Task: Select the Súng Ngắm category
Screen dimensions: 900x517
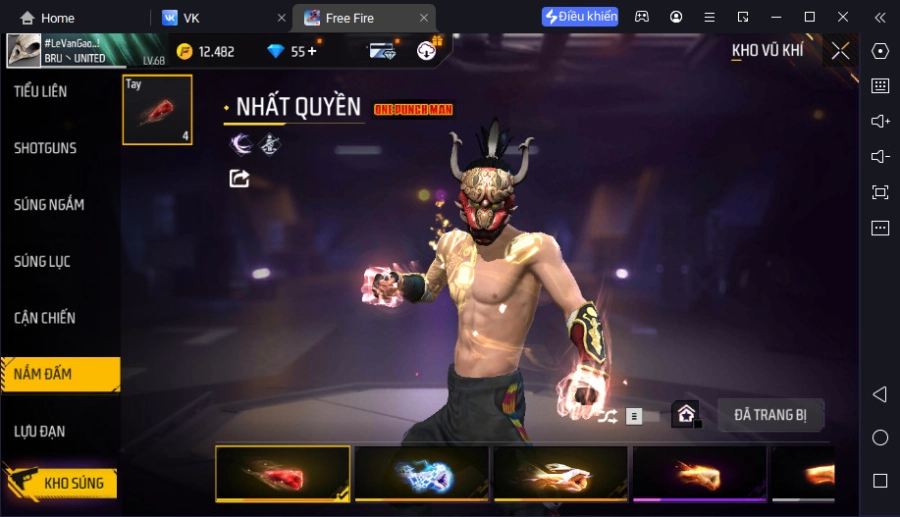Action: tap(50, 205)
